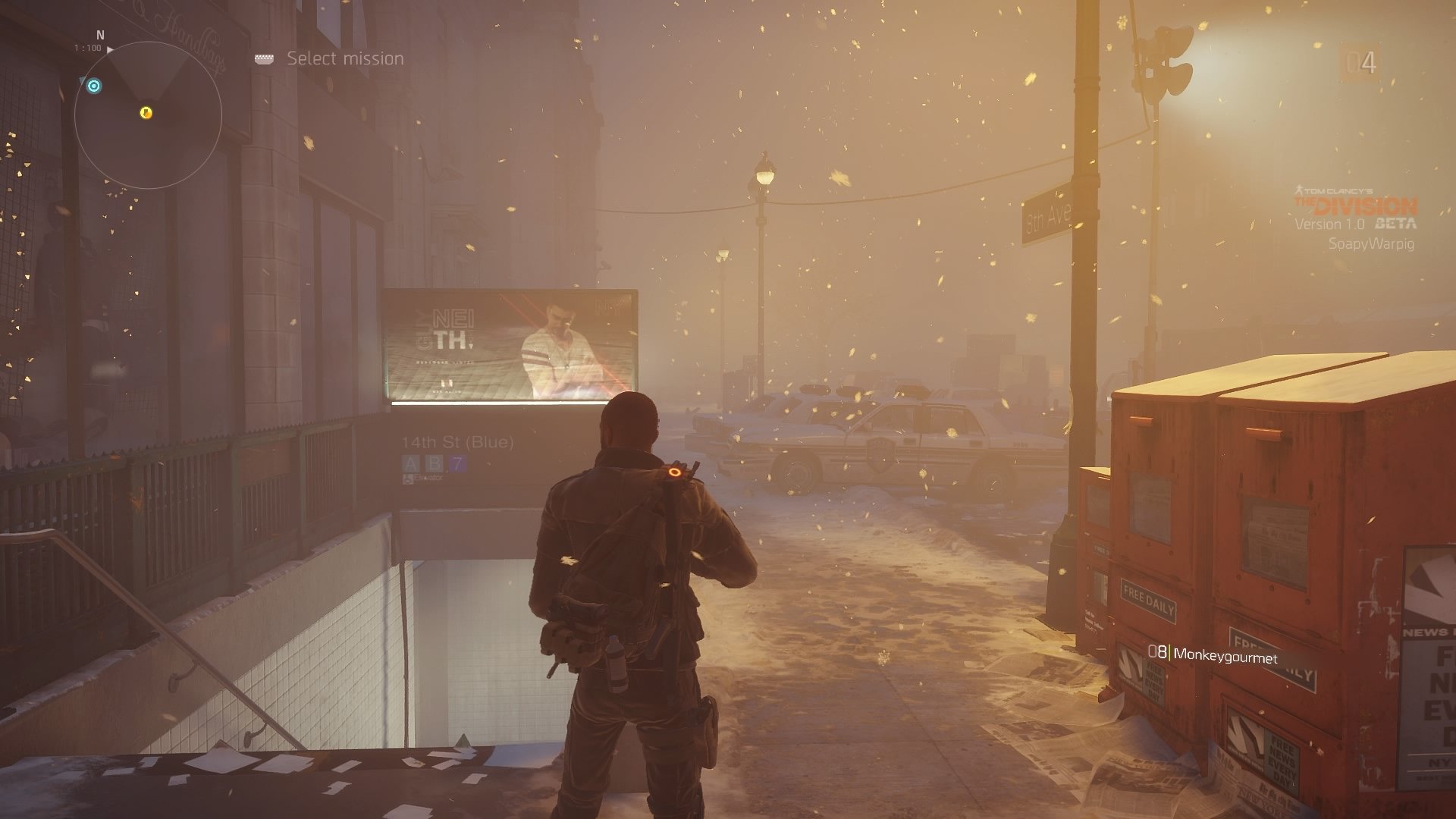Select the blue circular marker on minimap
1456x819 pixels.
(93, 86)
